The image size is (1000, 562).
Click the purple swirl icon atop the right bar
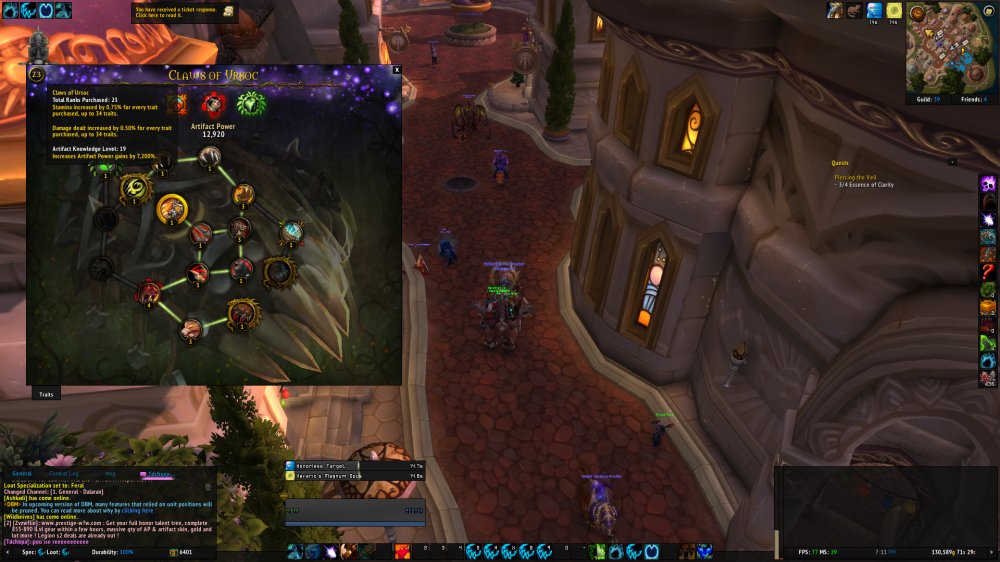pyautogui.click(x=987, y=183)
